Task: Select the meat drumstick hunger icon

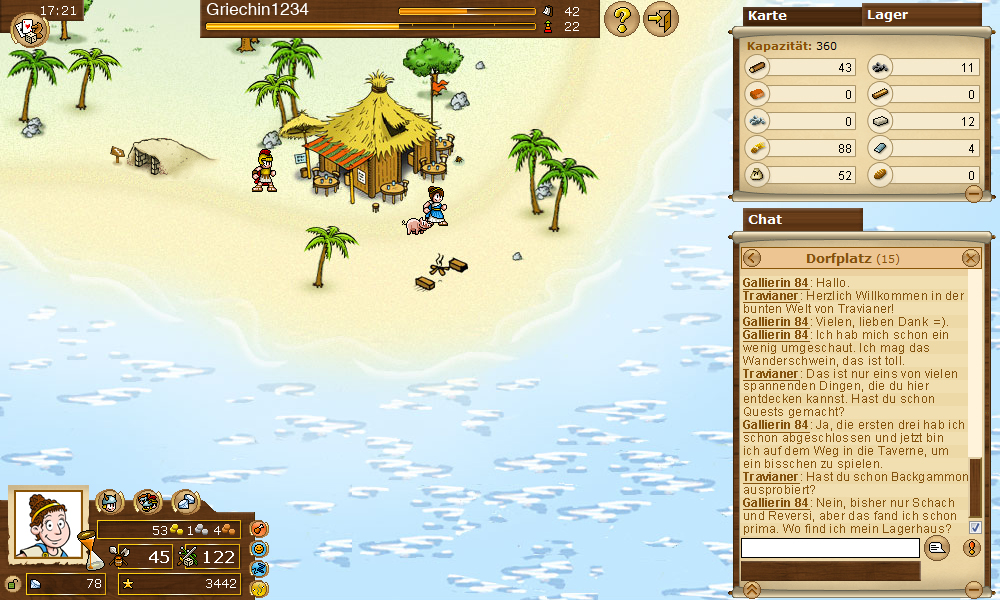Action: pyautogui.click(x=259, y=528)
